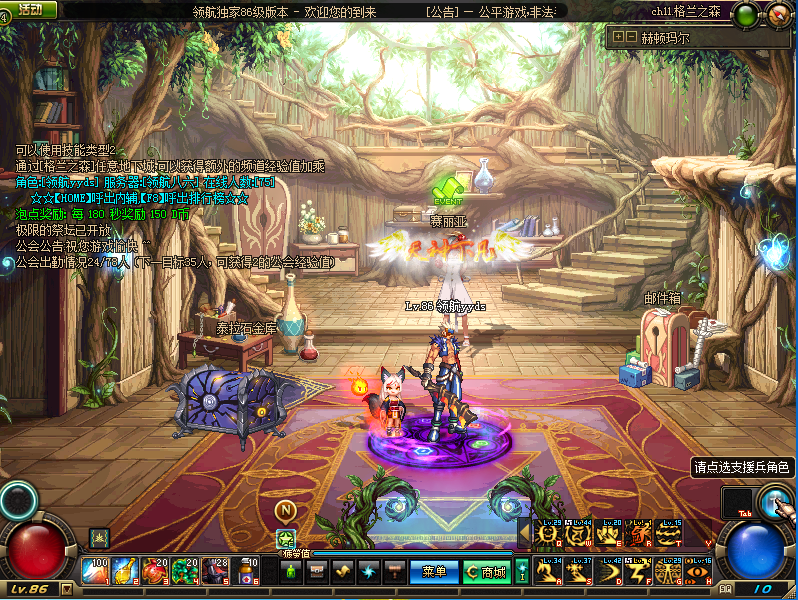Image resolution: width=798 pixels, height=600 pixels.
Task: Collapse skill bar with the left arrow
Action: click(x=524, y=535)
